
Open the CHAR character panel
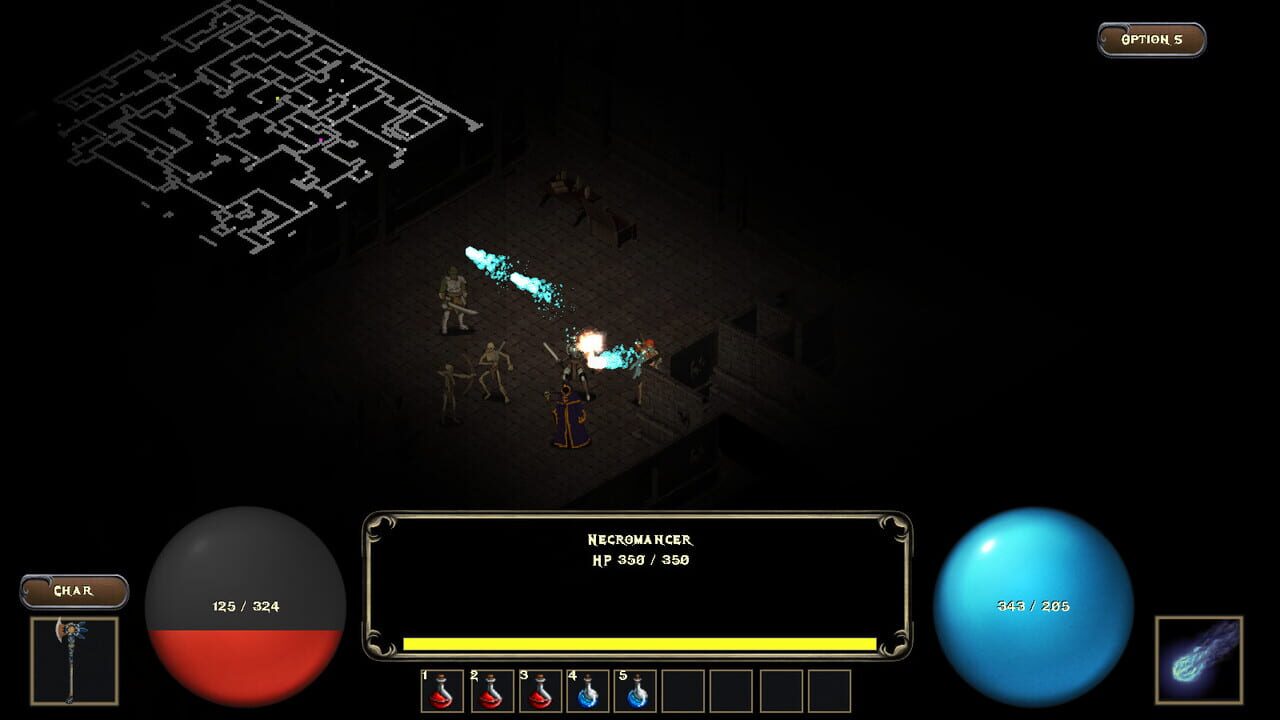[73, 591]
